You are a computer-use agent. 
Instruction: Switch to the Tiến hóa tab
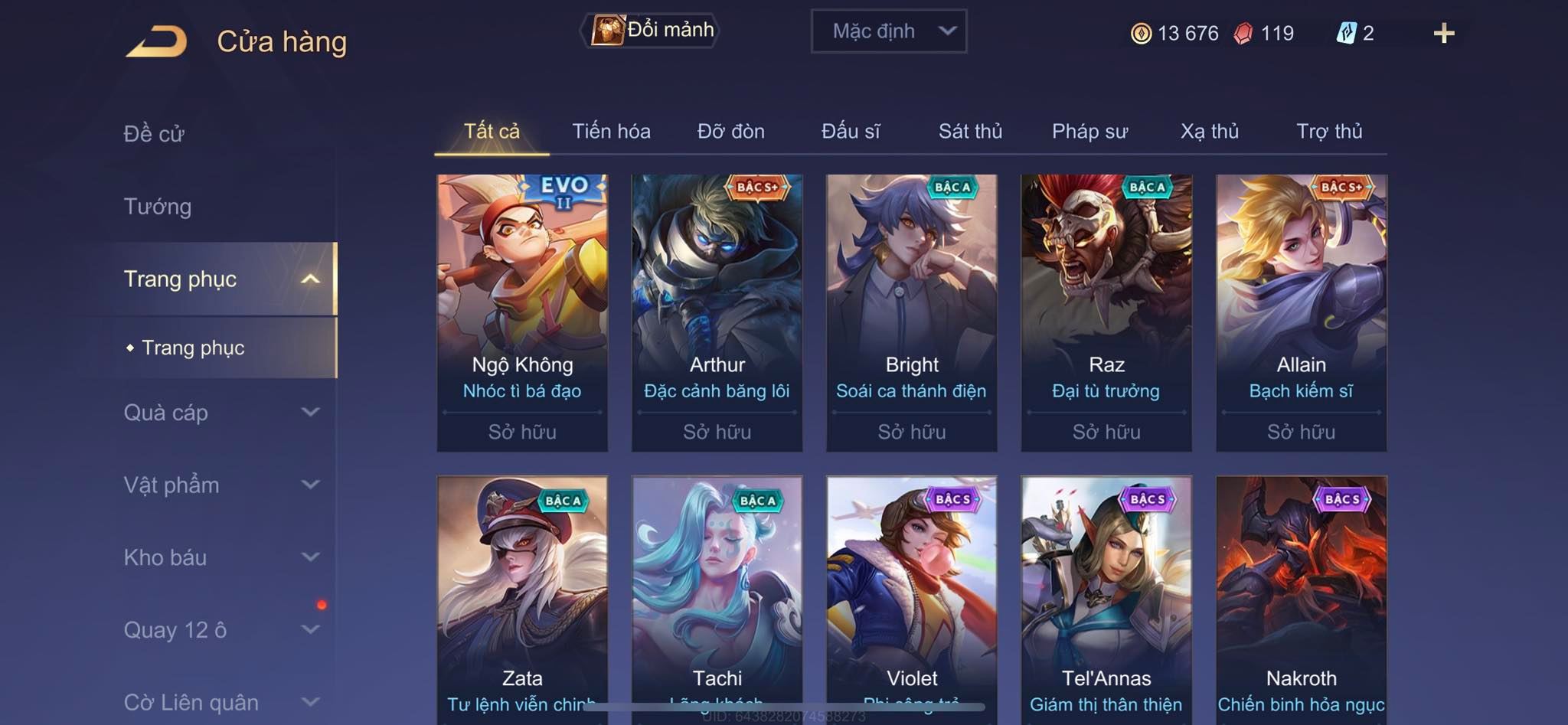[611, 132]
